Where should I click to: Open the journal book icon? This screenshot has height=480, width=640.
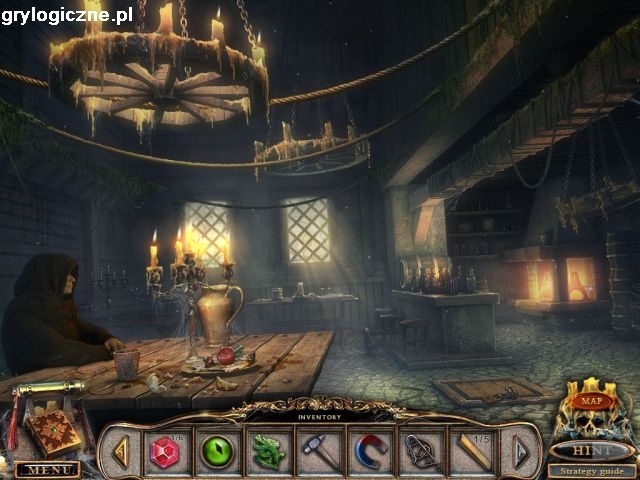(x=53, y=432)
